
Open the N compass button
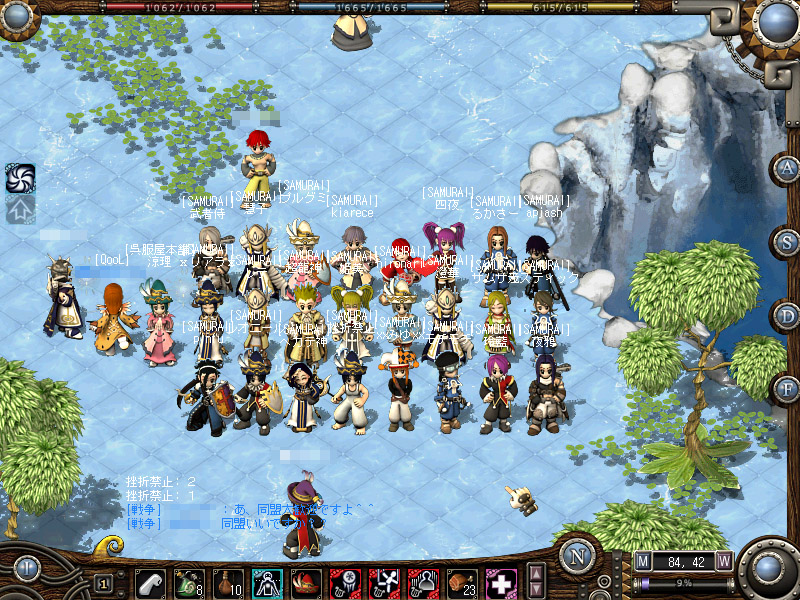[x=577, y=557]
